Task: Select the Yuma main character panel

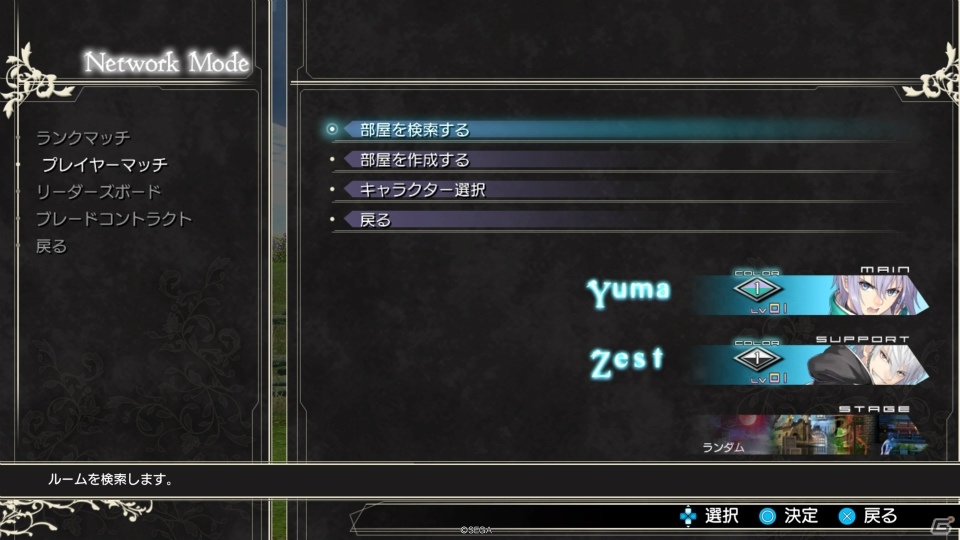Action: pyautogui.click(x=810, y=293)
